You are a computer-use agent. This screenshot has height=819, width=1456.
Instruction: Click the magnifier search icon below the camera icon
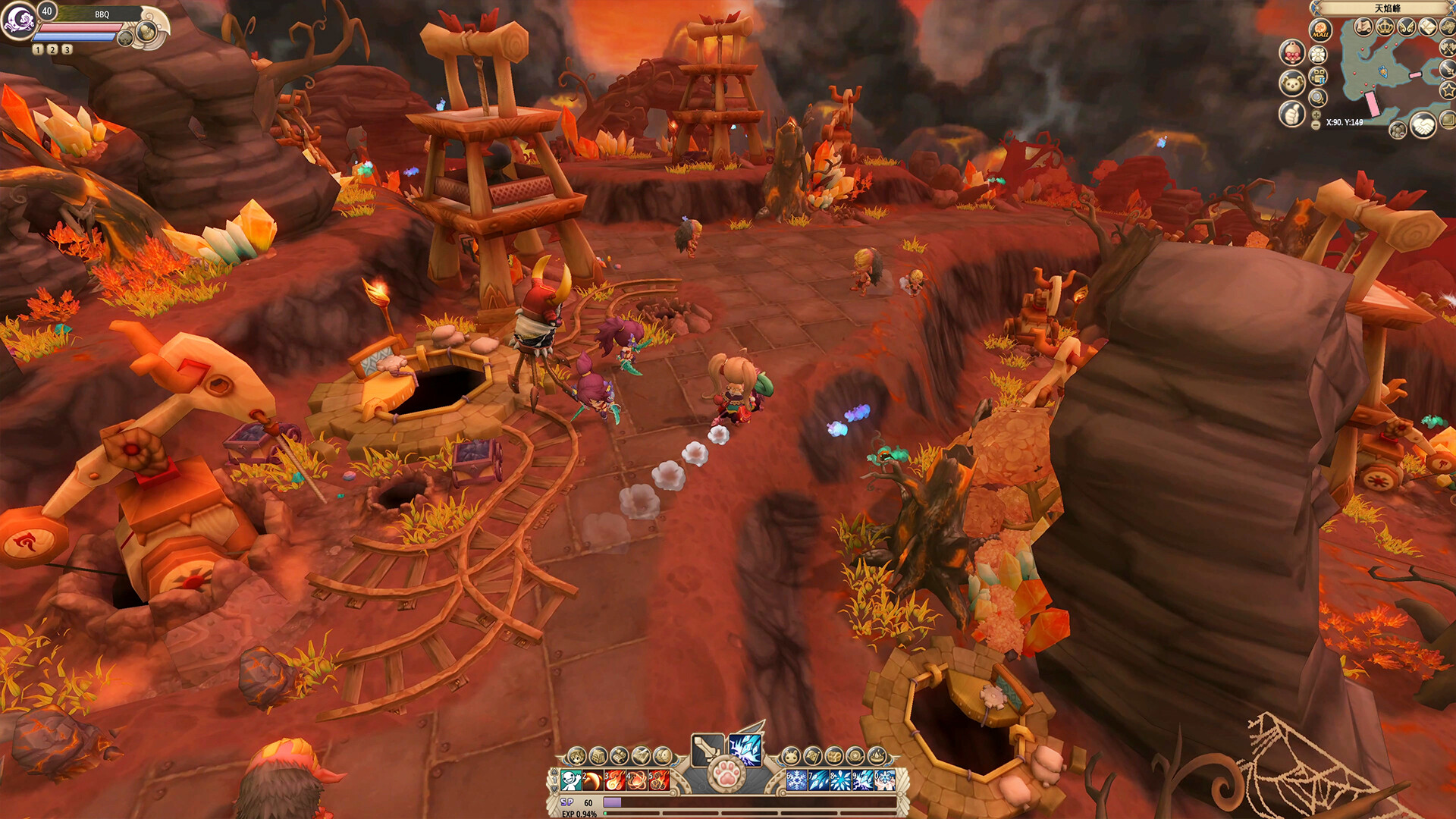(x=1318, y=97)
